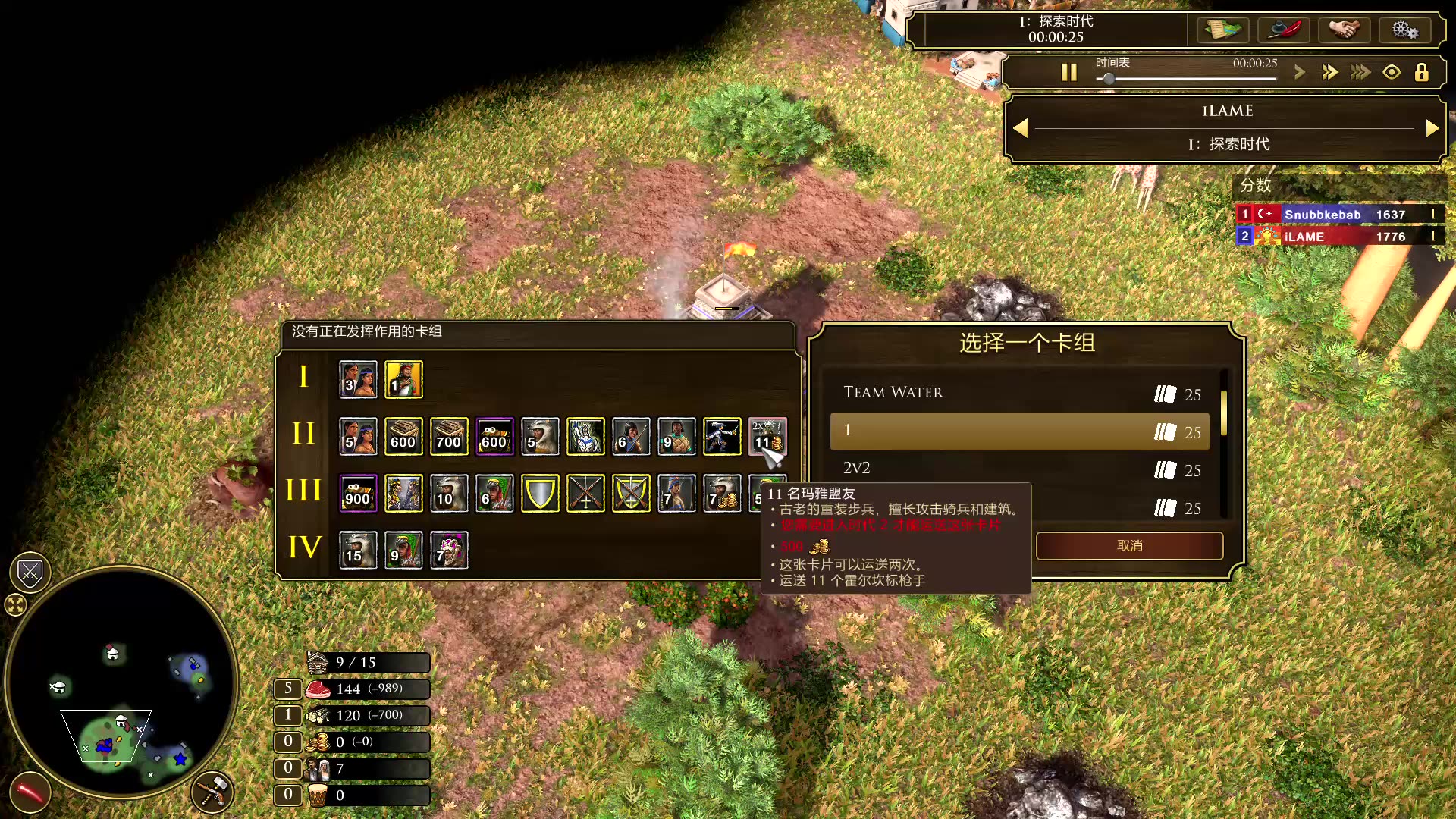
Task: Cancel the deck selection
Action: (x=1129, y=546)
